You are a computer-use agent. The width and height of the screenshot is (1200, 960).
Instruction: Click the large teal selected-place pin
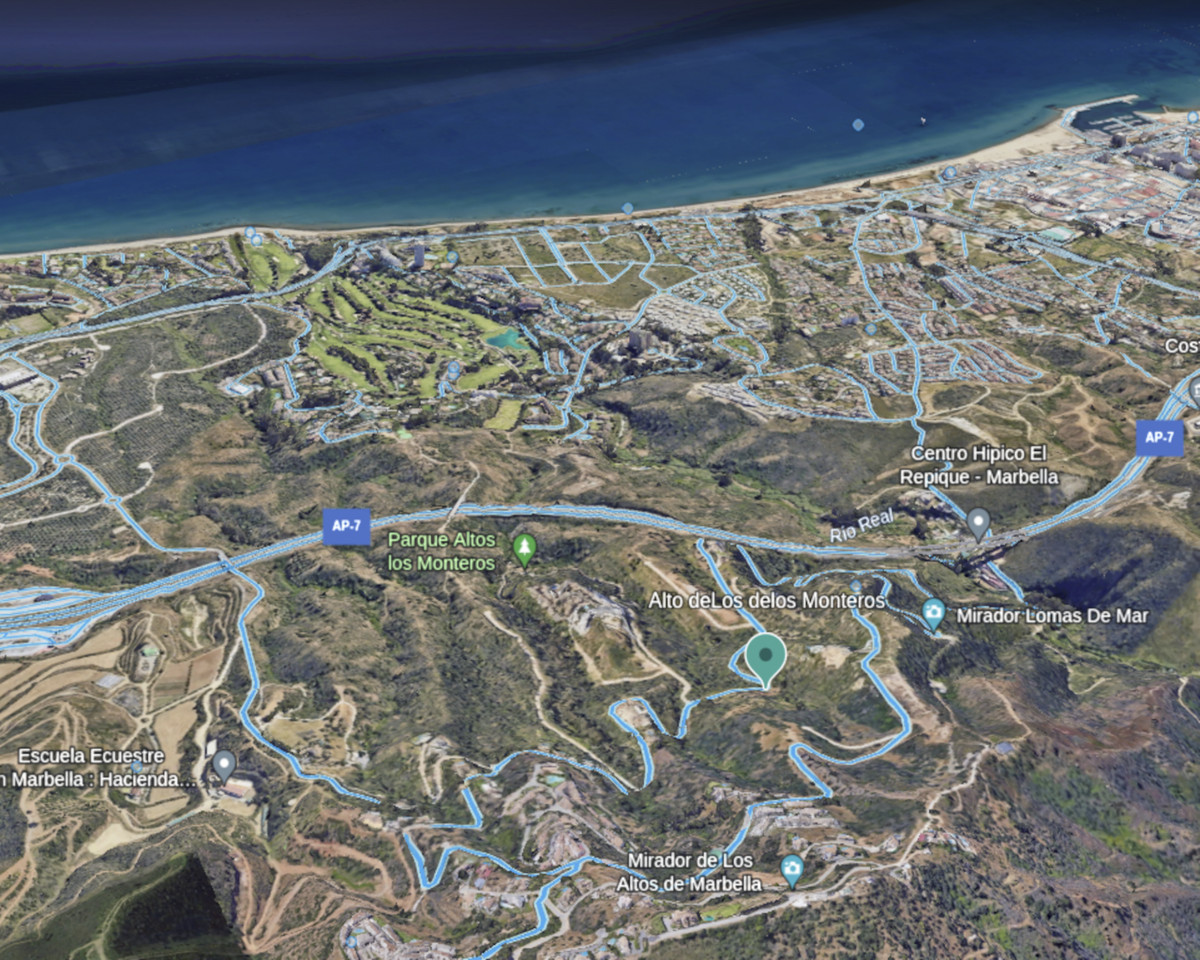pos(766,657)
